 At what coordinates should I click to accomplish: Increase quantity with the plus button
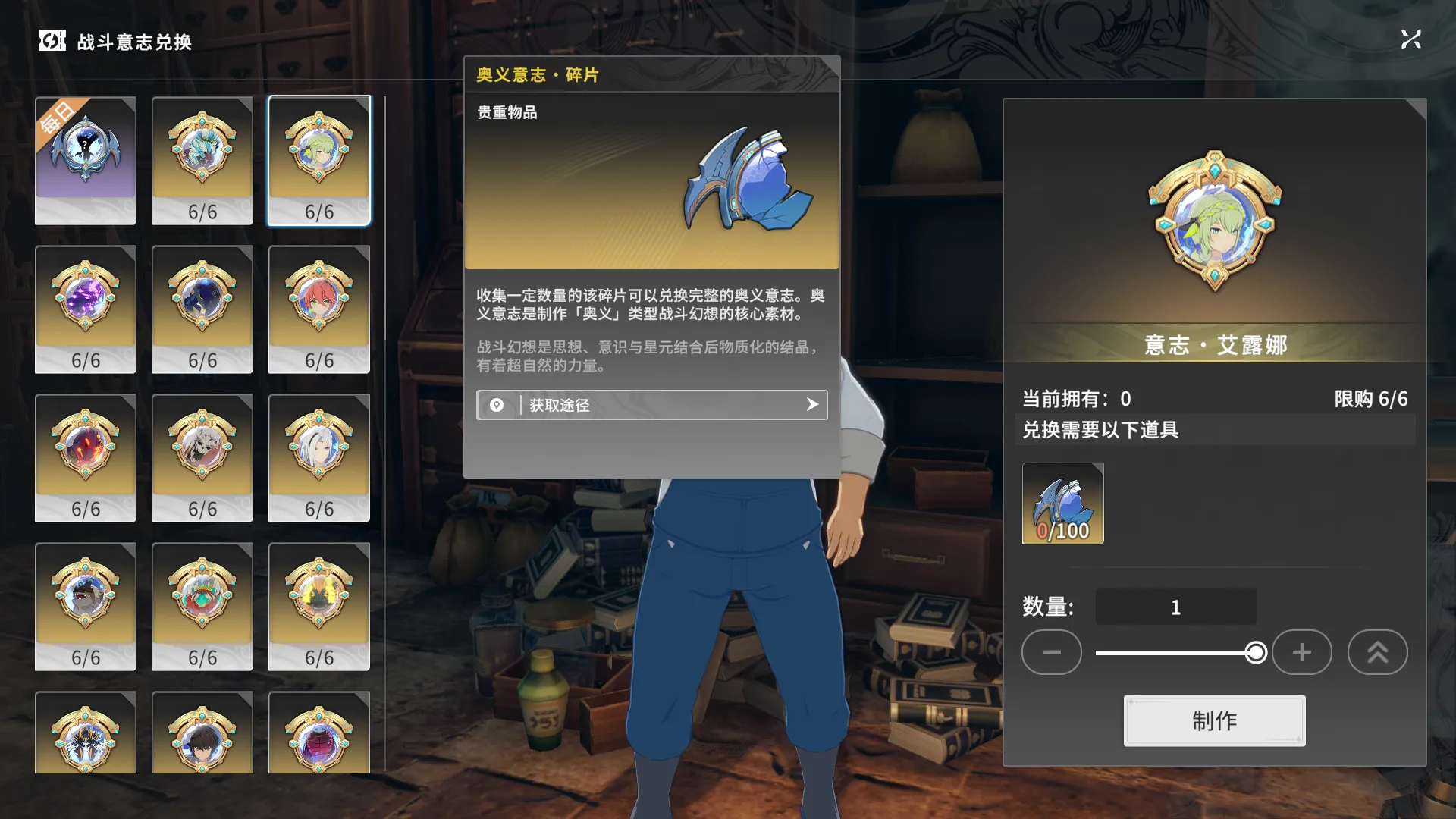[x=1301, y=652]
